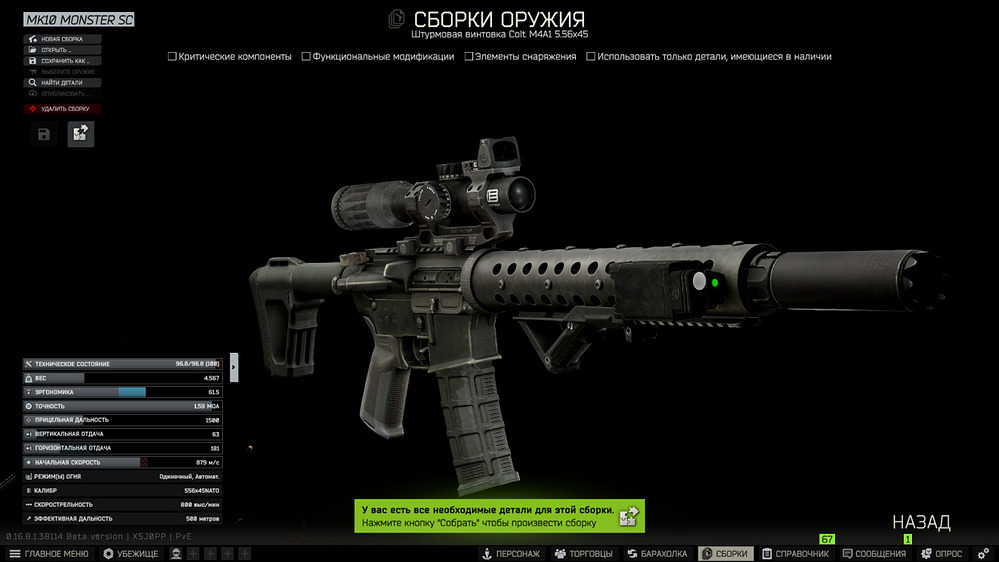The image size is (999, 562).
Task: Click Найти детали to find parts
Action: pos(62,82)
